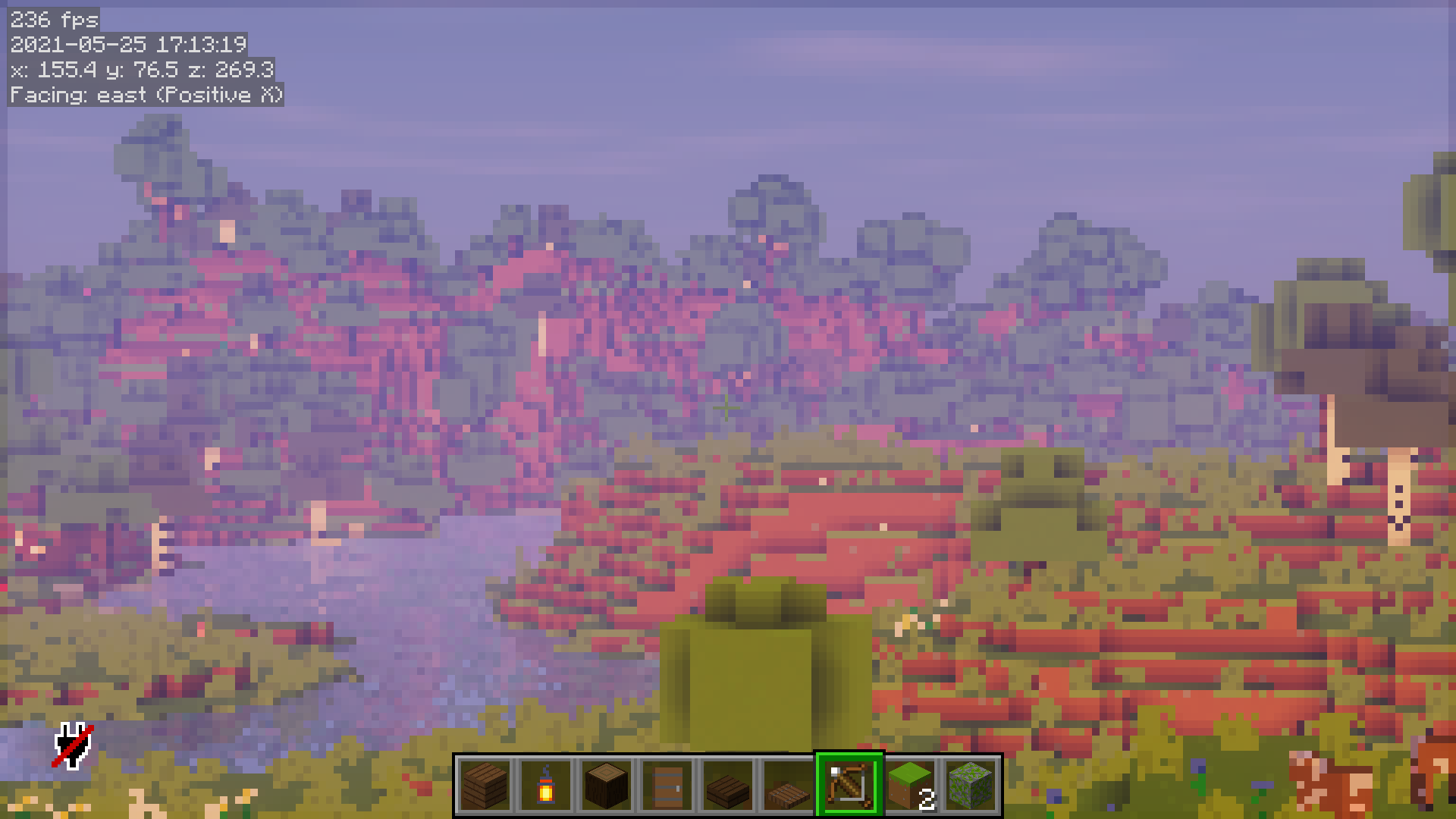
Task: Click the crosshair at screen center
Action: click(726, 408)
